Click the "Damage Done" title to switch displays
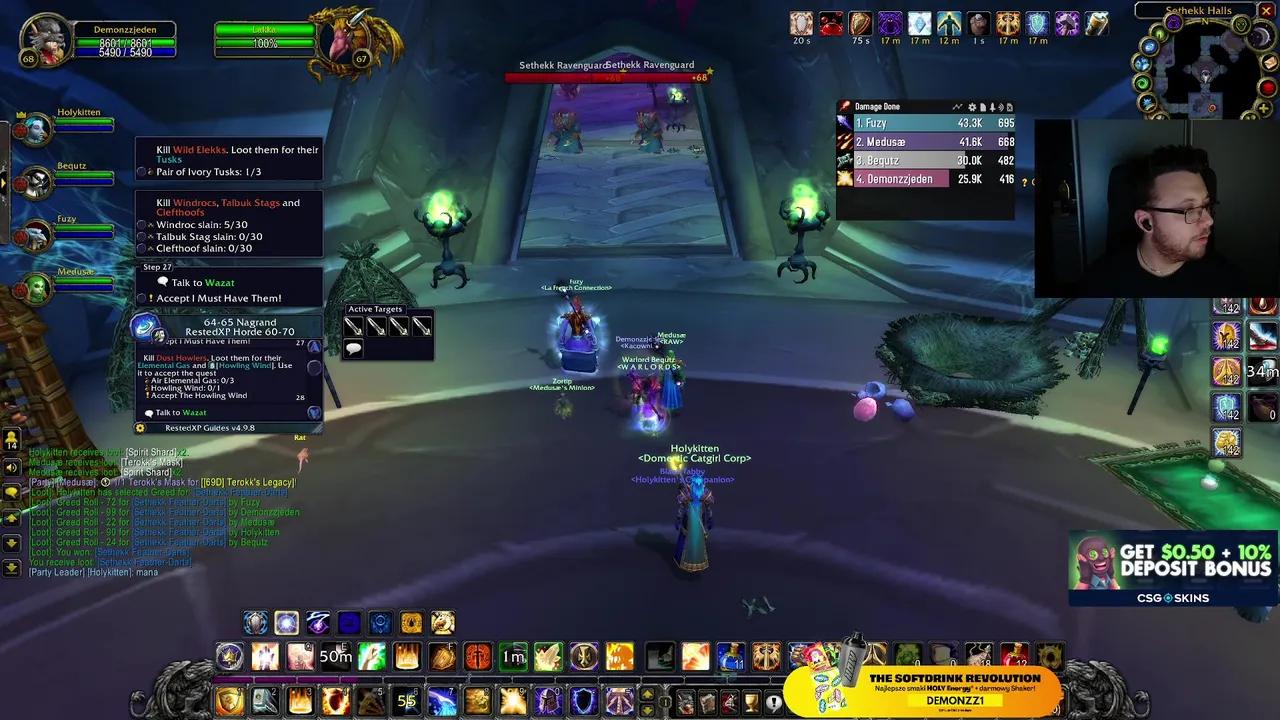 [875, 106]
